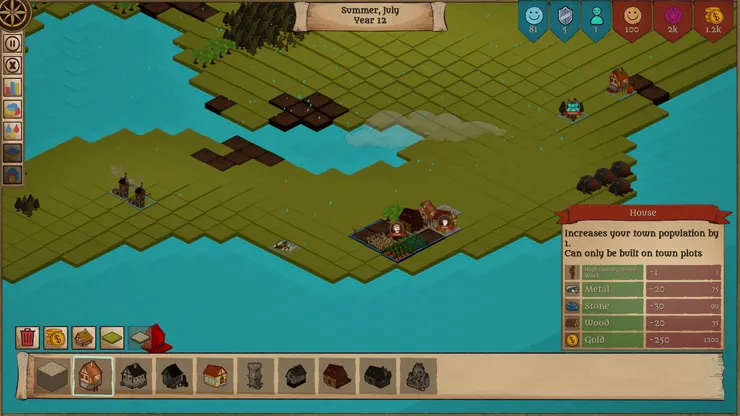
Task: Click the pink star banner icon
Action: click(672, 19)
